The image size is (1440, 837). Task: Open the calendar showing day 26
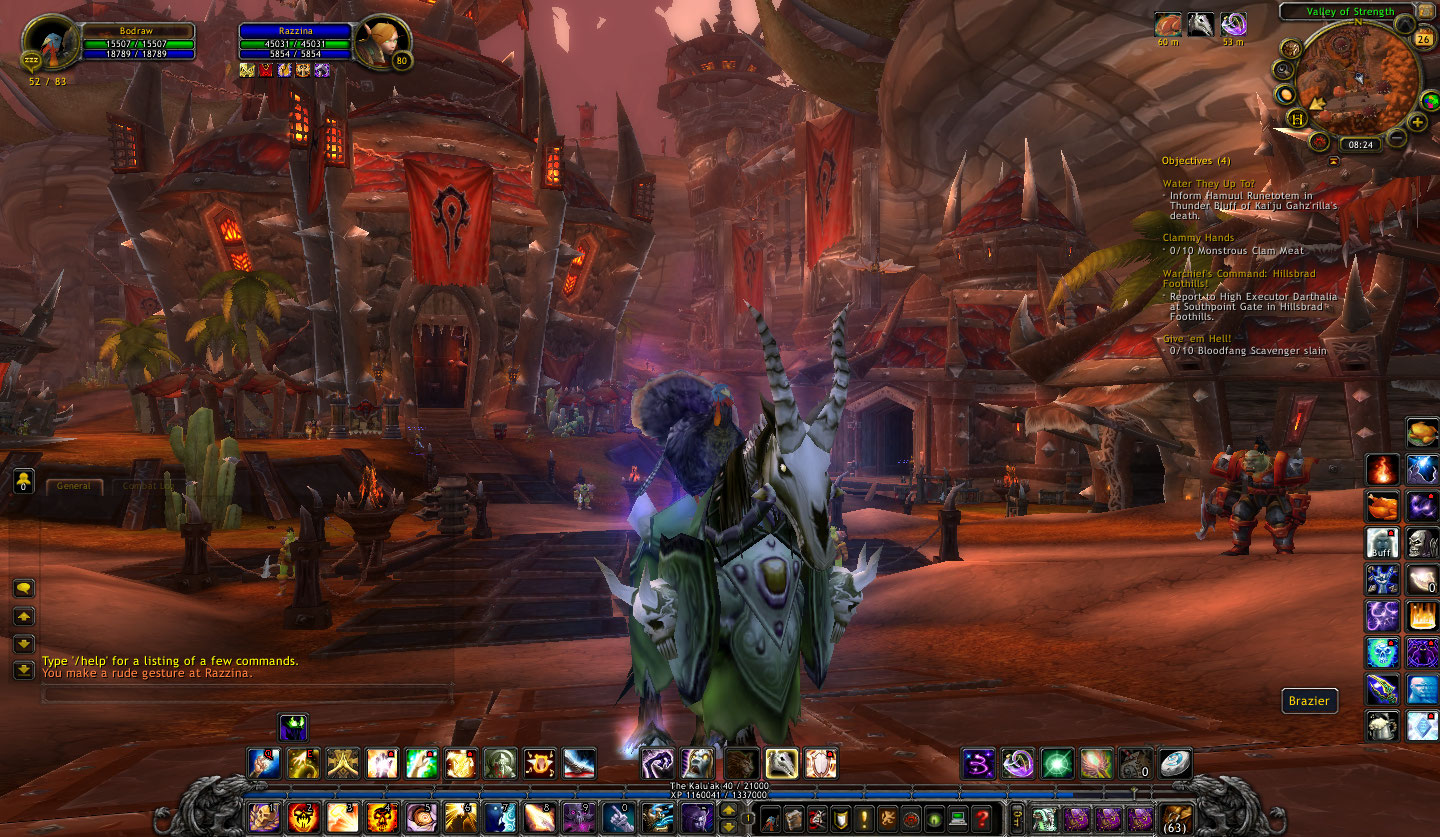[x=1424, y=39]
